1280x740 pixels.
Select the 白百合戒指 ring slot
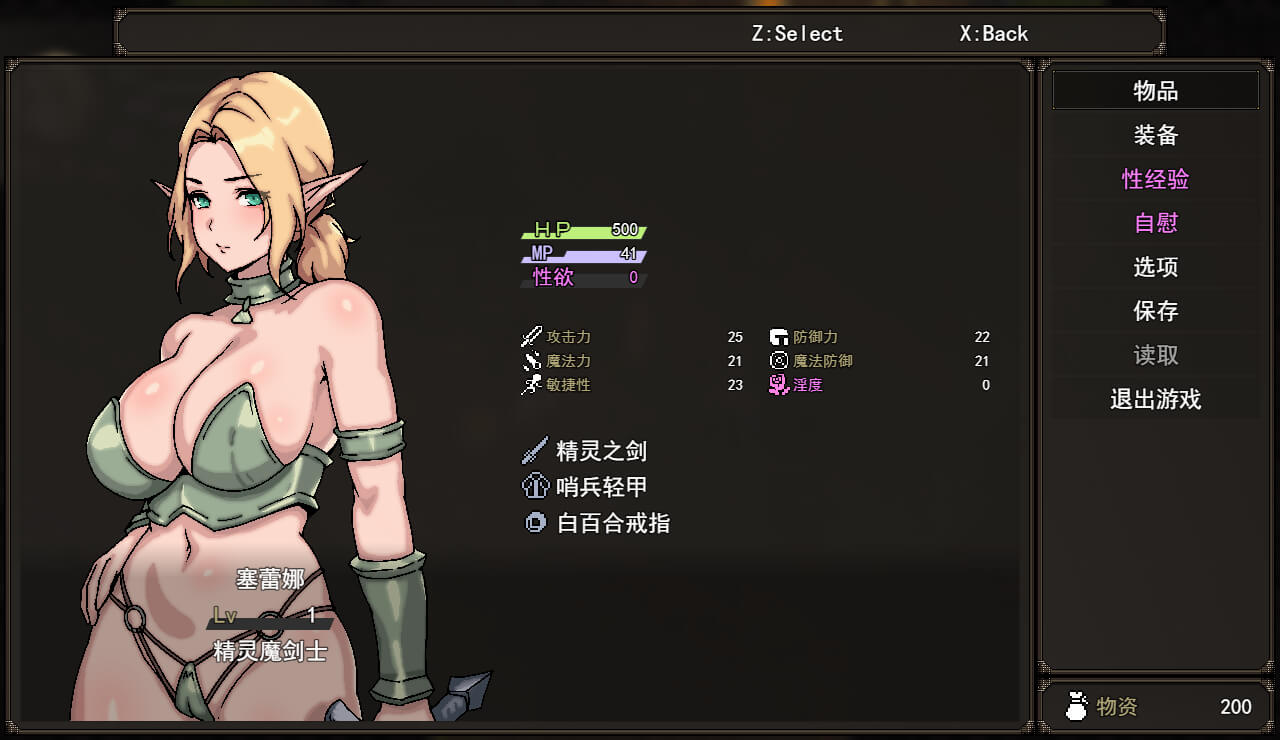click(x=612, y=523)
